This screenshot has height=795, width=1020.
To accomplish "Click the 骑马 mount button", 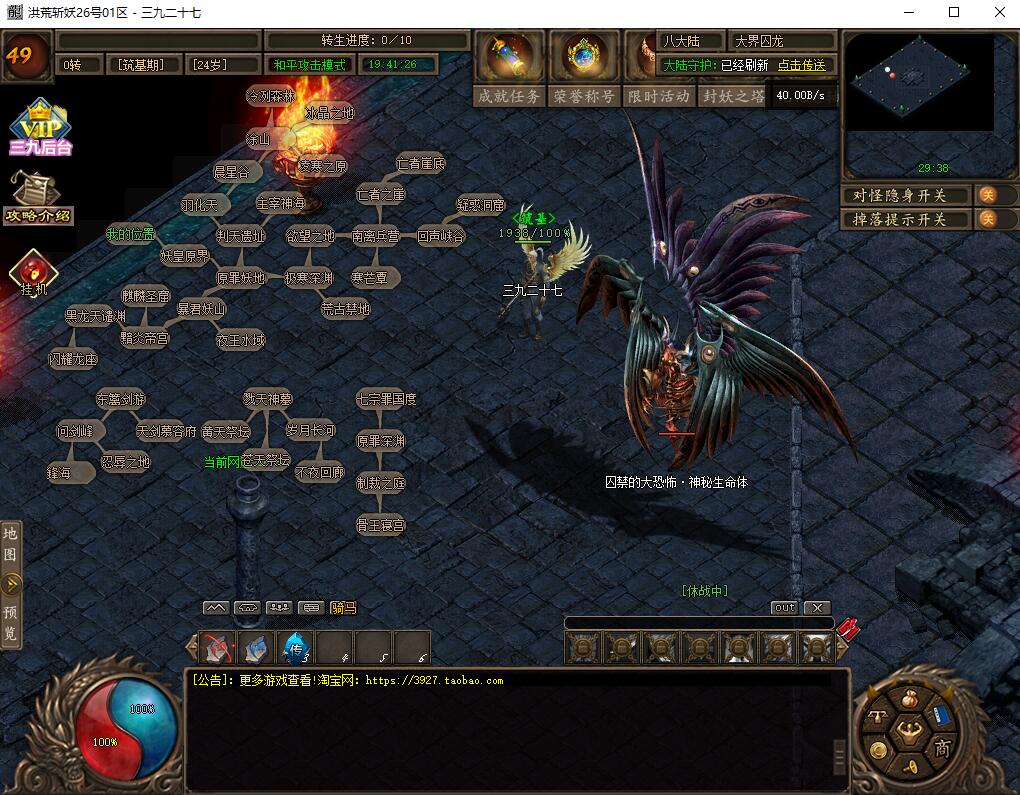I will [343, 607].
